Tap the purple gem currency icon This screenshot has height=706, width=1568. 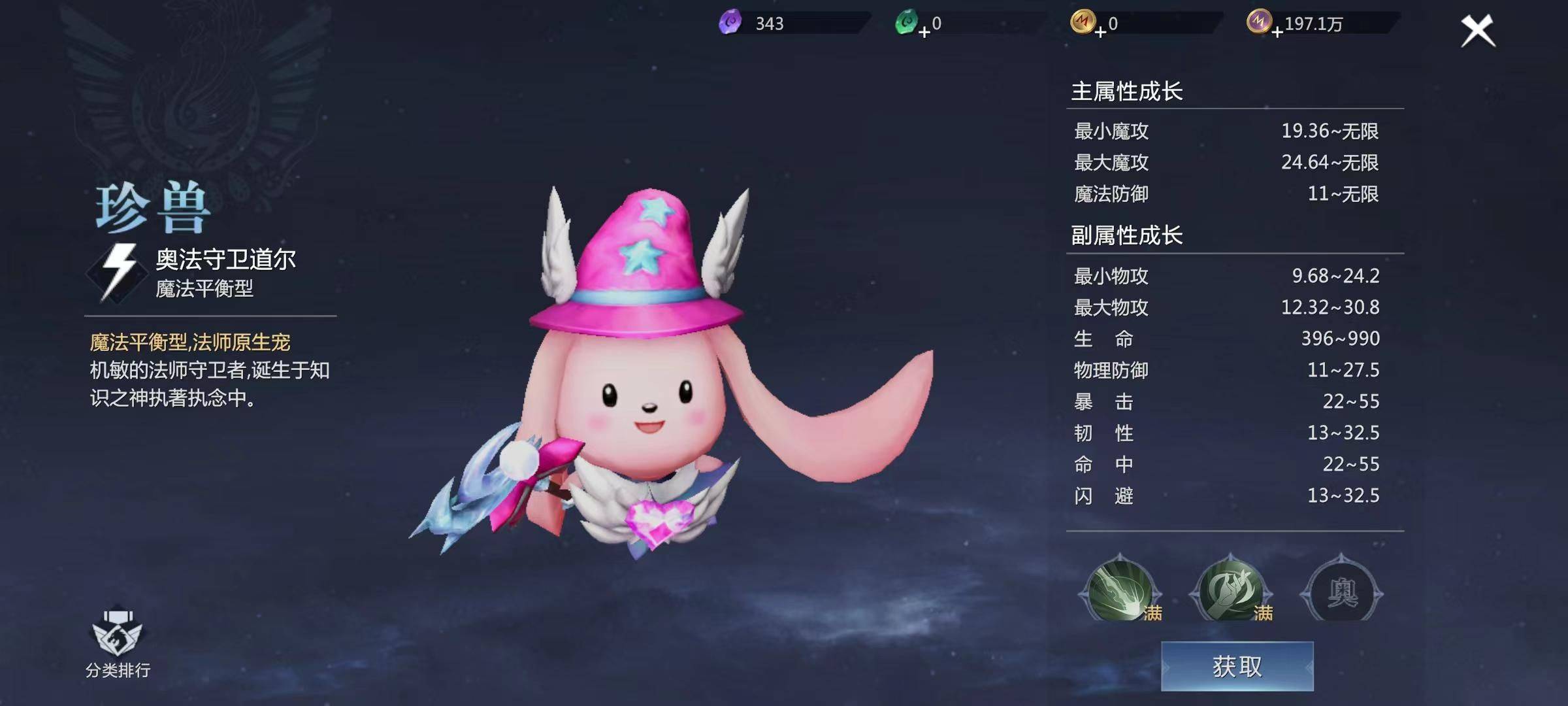tap(730, 23)
